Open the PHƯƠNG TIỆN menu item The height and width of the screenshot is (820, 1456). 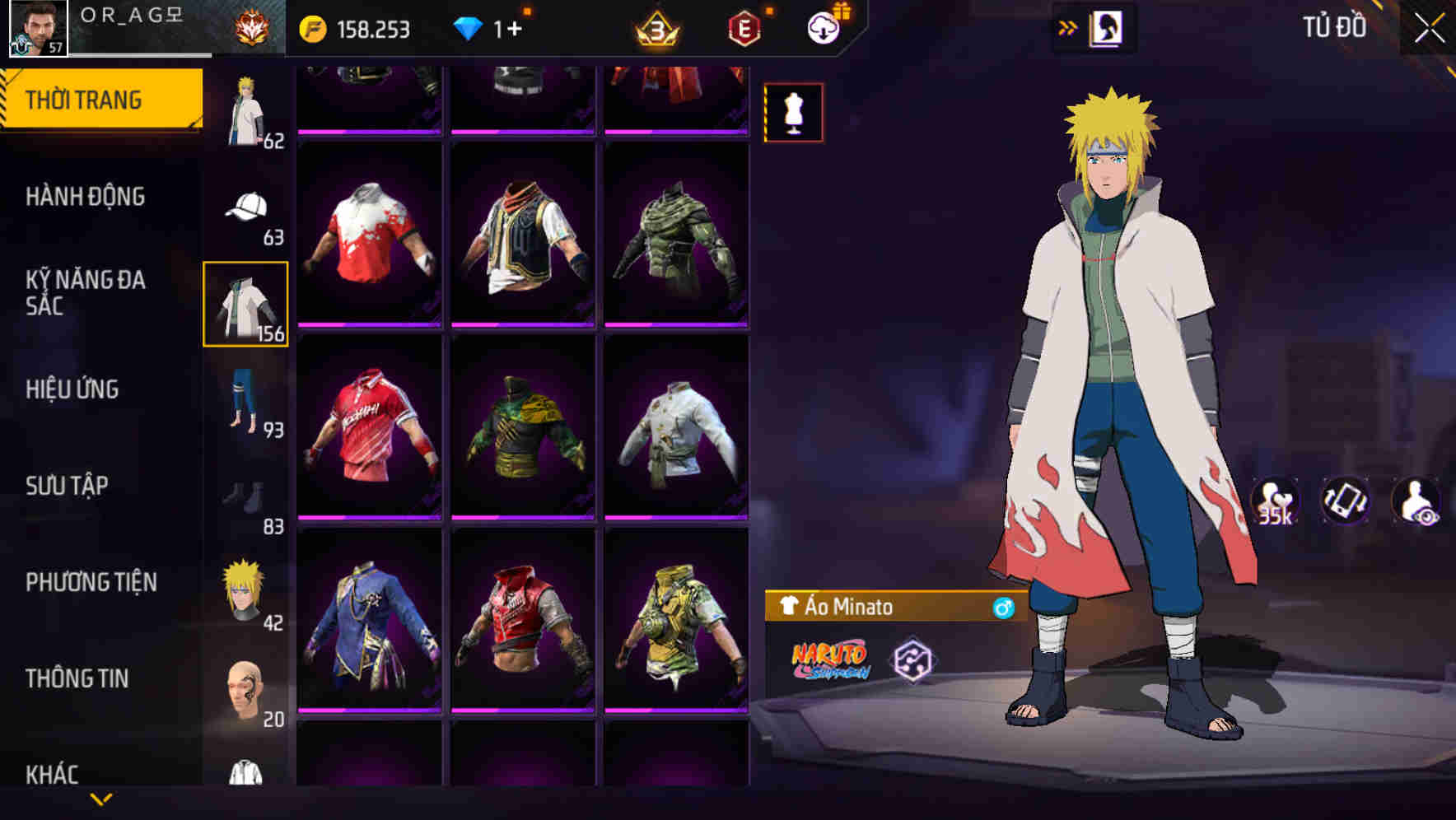point(91,581)
